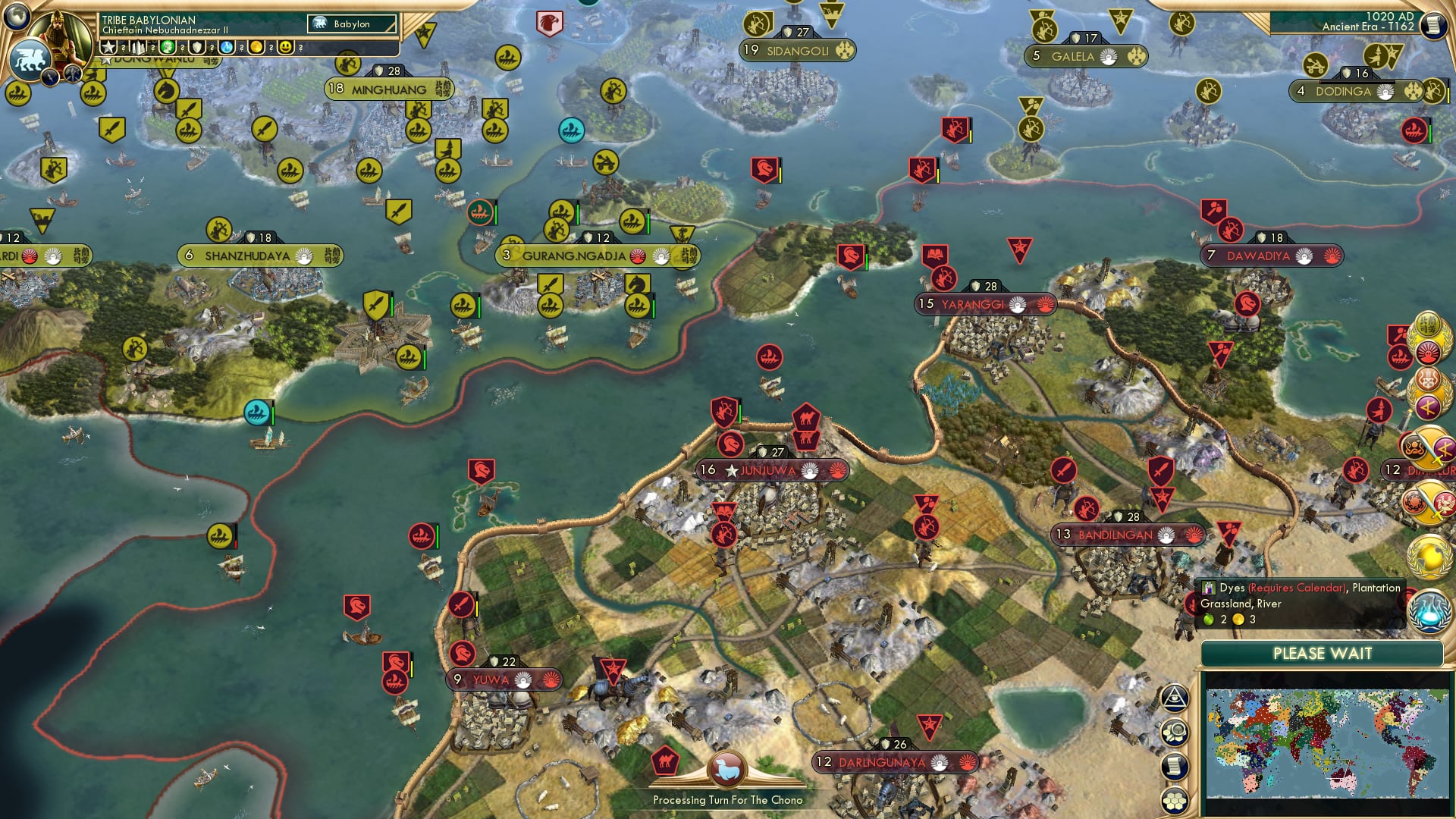
Task: Open the notification log scroll icon
Action: (x=1175, y=765)
